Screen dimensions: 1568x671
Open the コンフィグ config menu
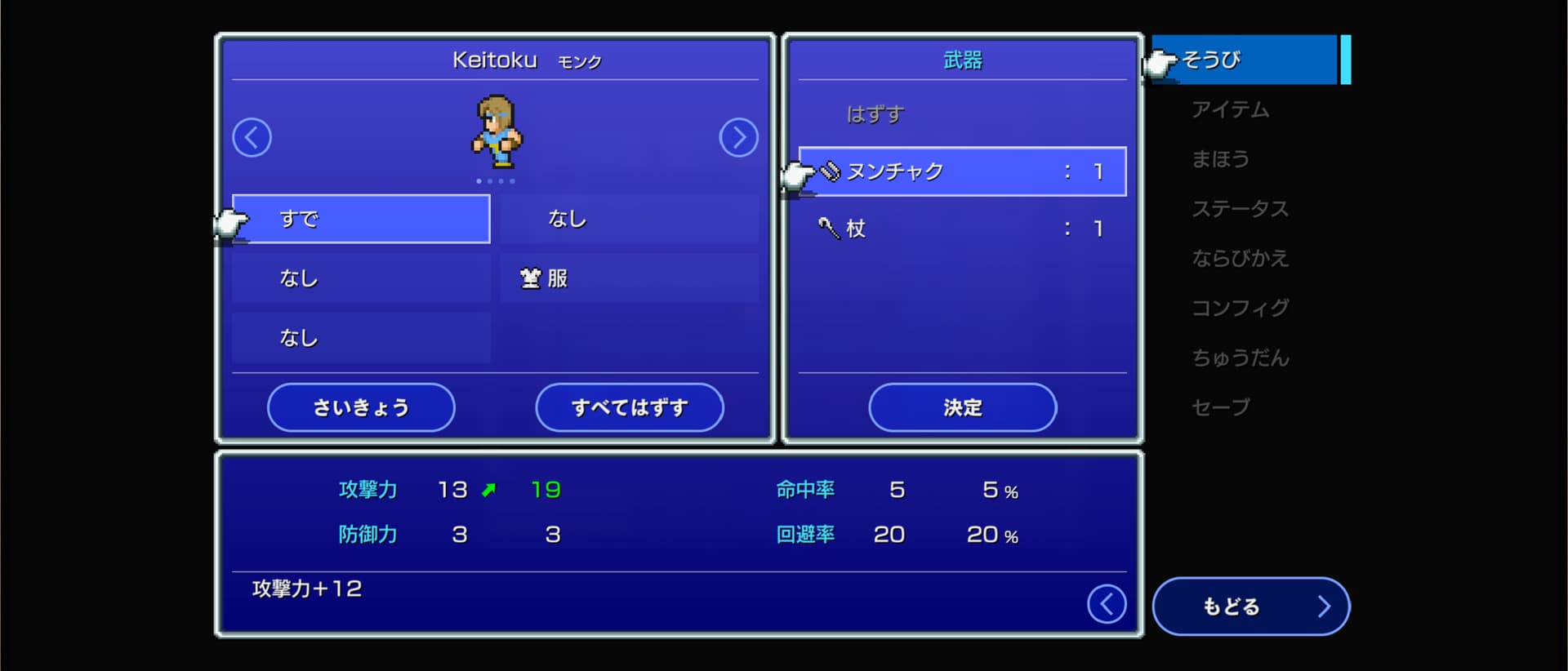1240,308
